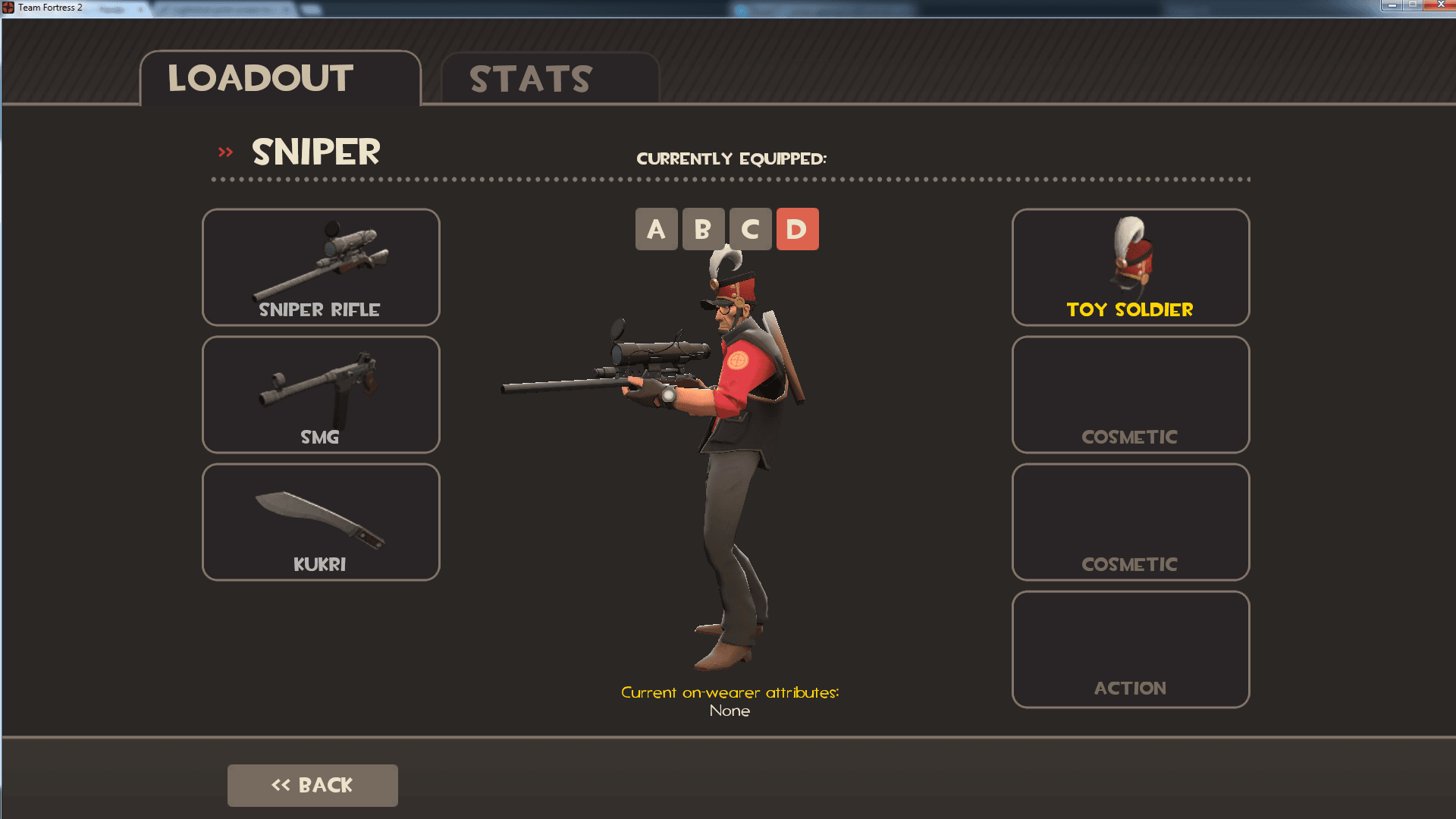Select the active preset D
The height and width of the screenshot is (819, 1456).
[x=798, y=229]
